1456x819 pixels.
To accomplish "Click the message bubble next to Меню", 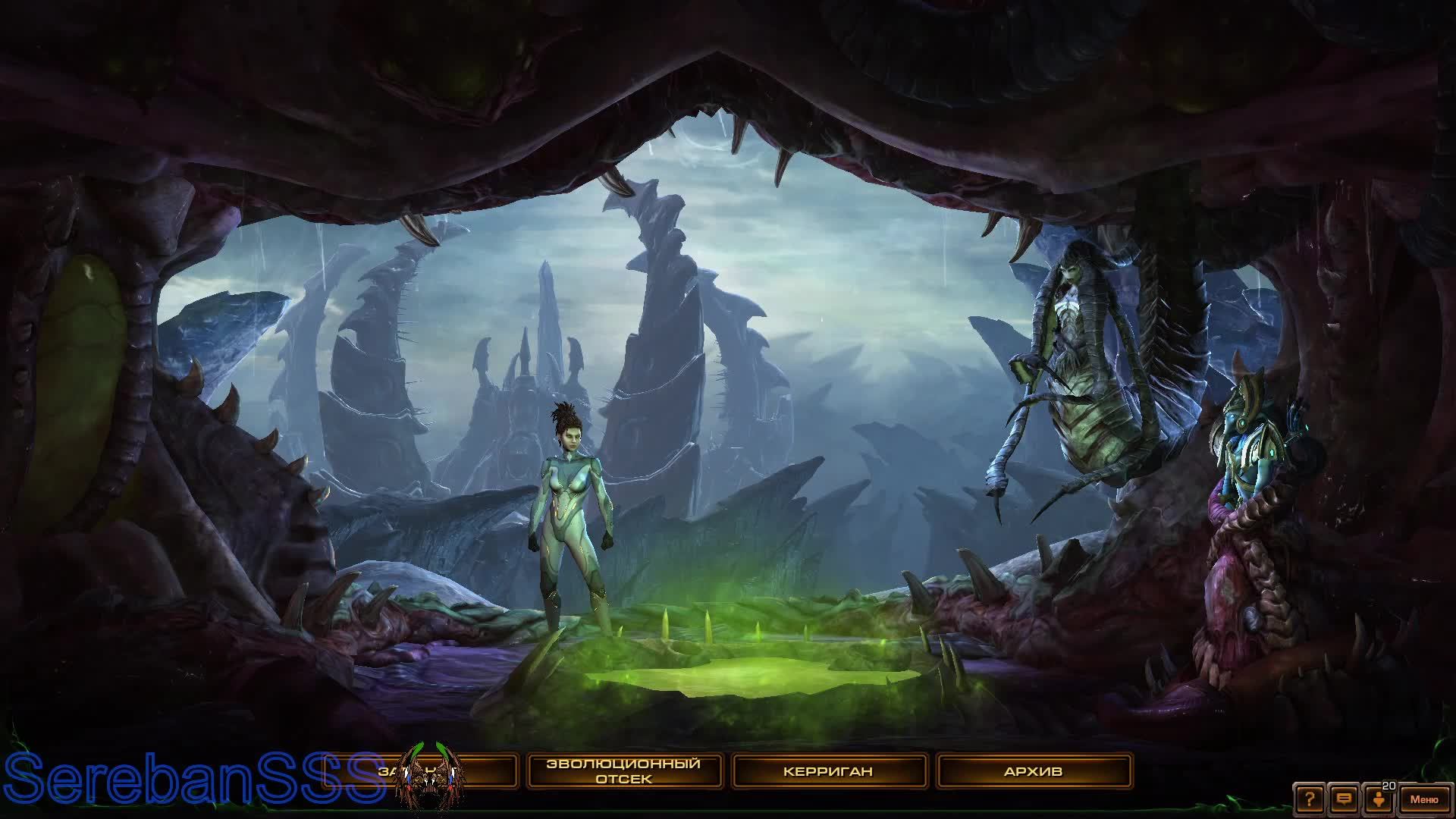I will [1344, 799].
